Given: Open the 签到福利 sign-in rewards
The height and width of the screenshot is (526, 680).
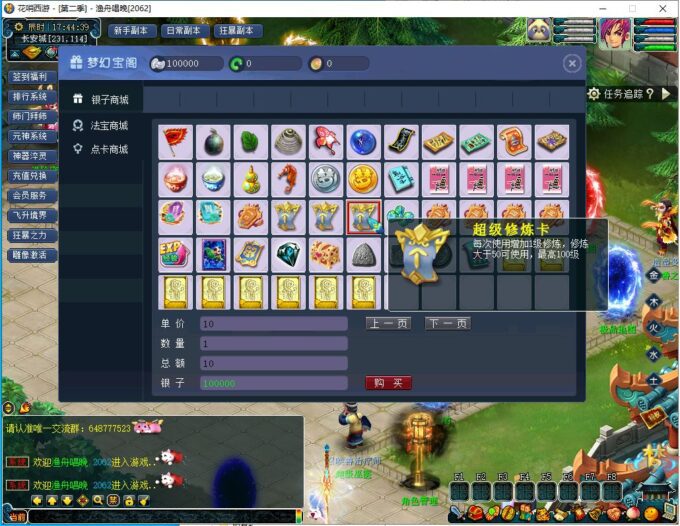Looking at the screenshot, I should [x=29, y=76].
